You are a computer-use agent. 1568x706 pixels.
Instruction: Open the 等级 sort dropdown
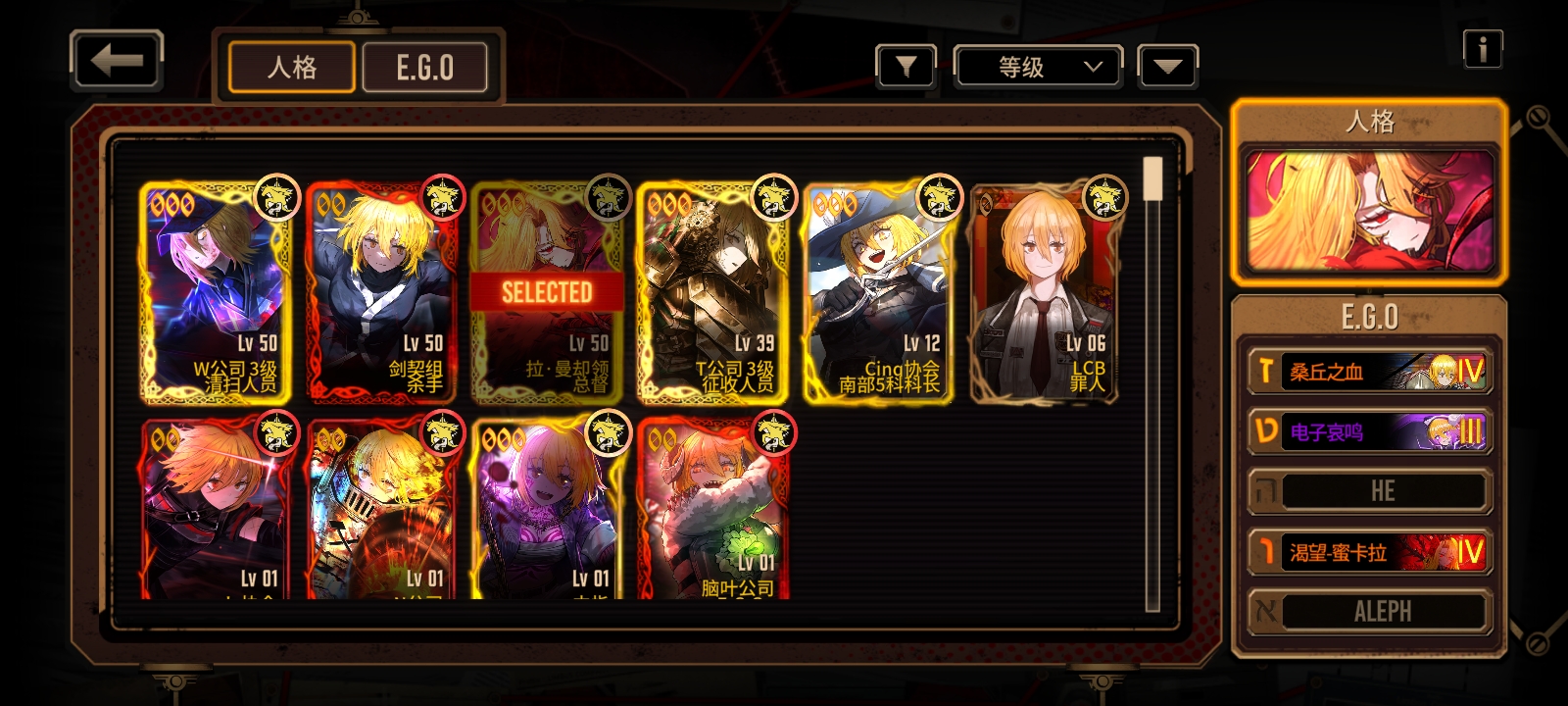tap(1038, 67)
